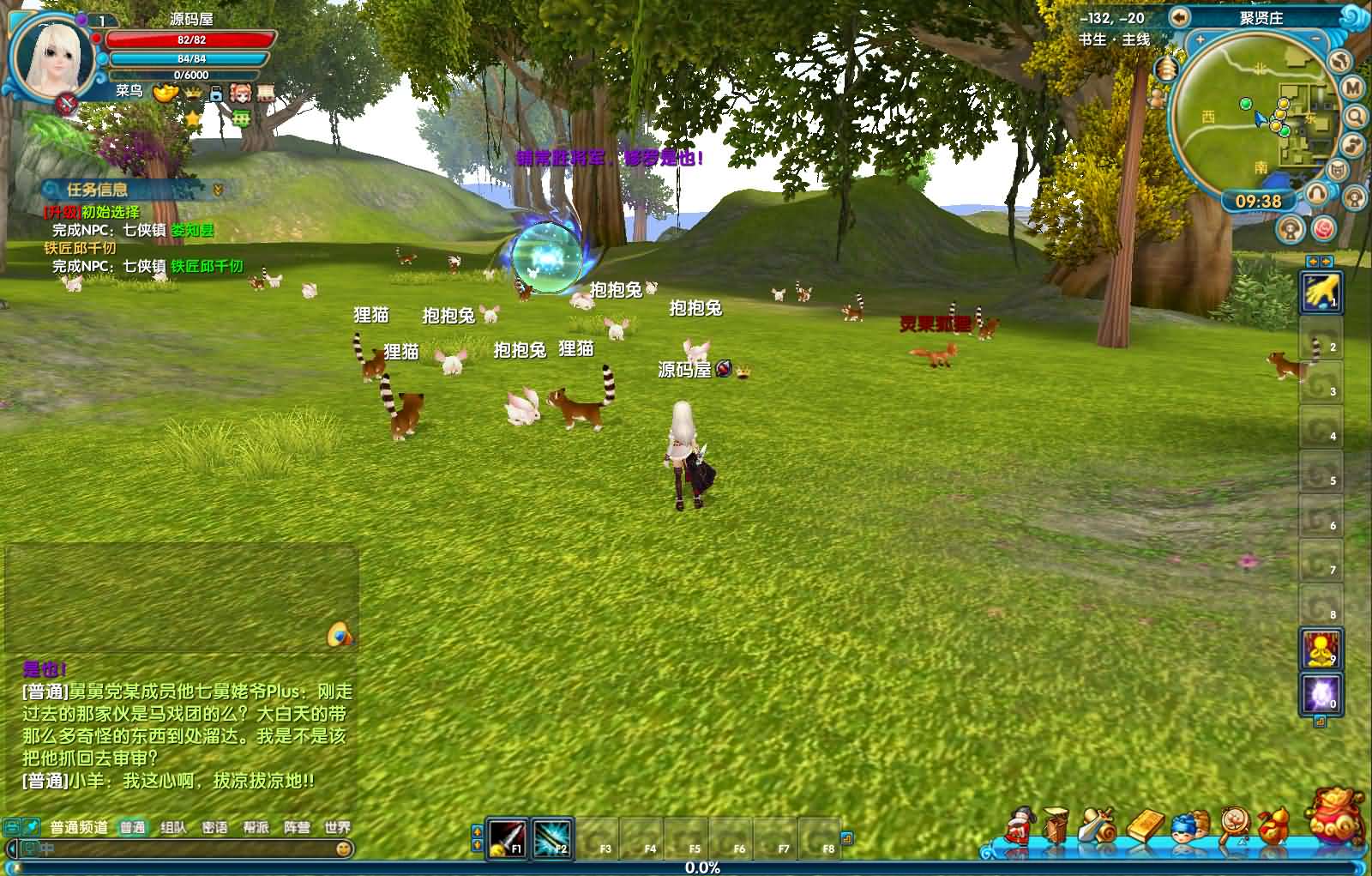Use the golden hand skill in slot 1

point(1321,292)
